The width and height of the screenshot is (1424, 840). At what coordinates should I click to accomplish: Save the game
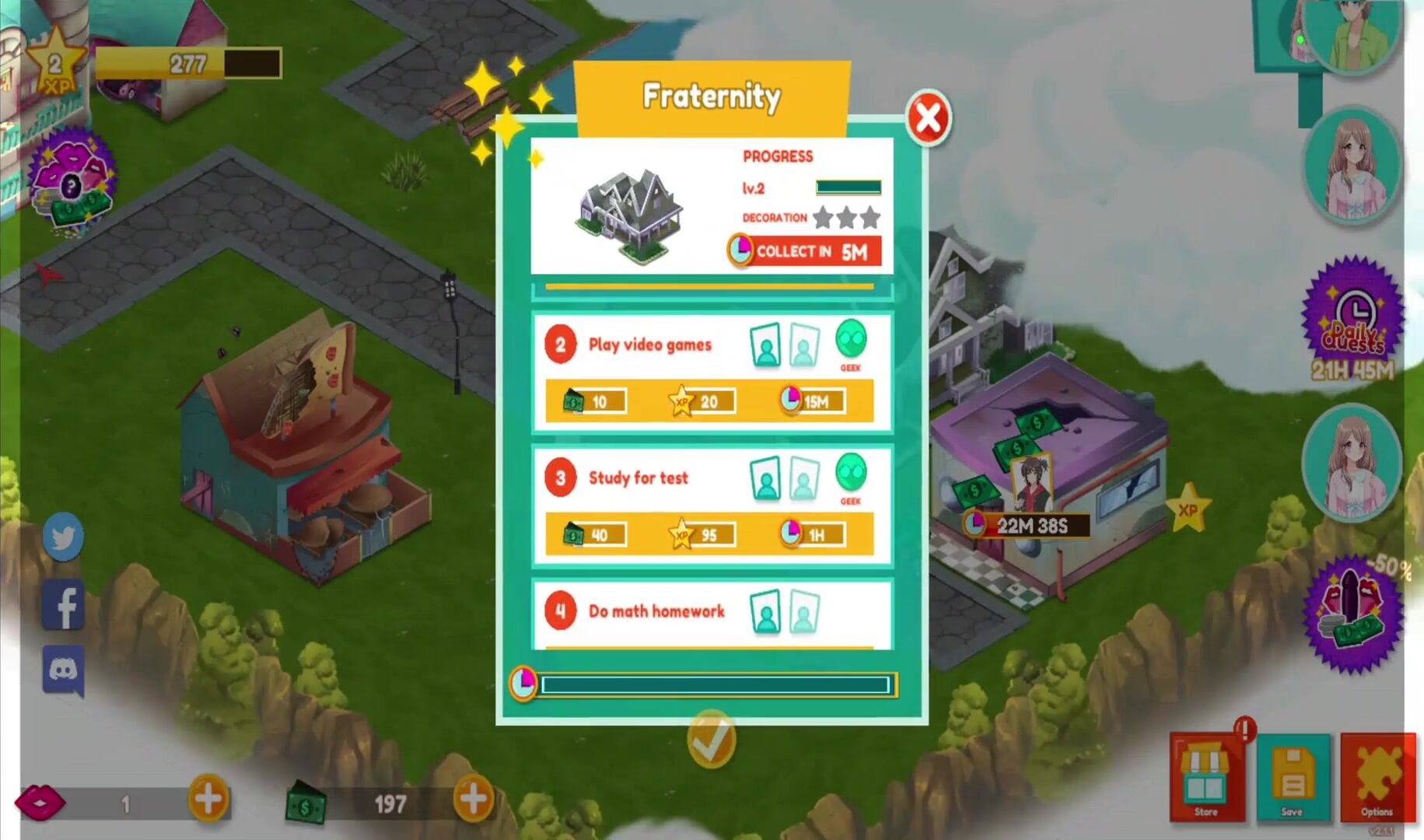coord(1293,778)
